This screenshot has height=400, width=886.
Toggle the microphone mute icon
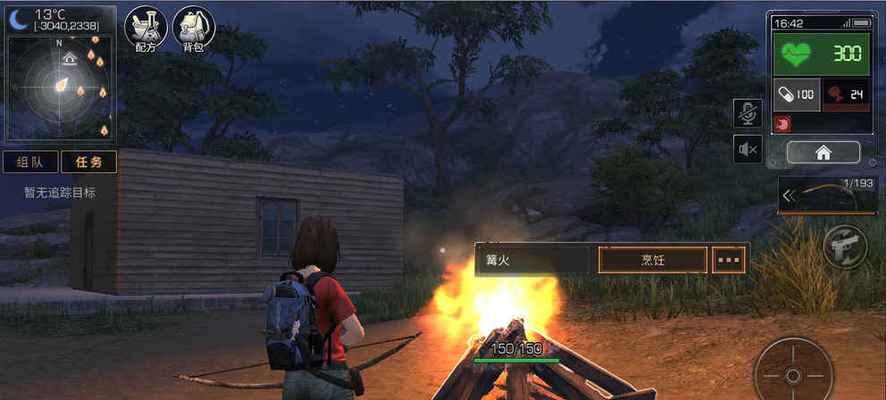[x=746, y=114]
